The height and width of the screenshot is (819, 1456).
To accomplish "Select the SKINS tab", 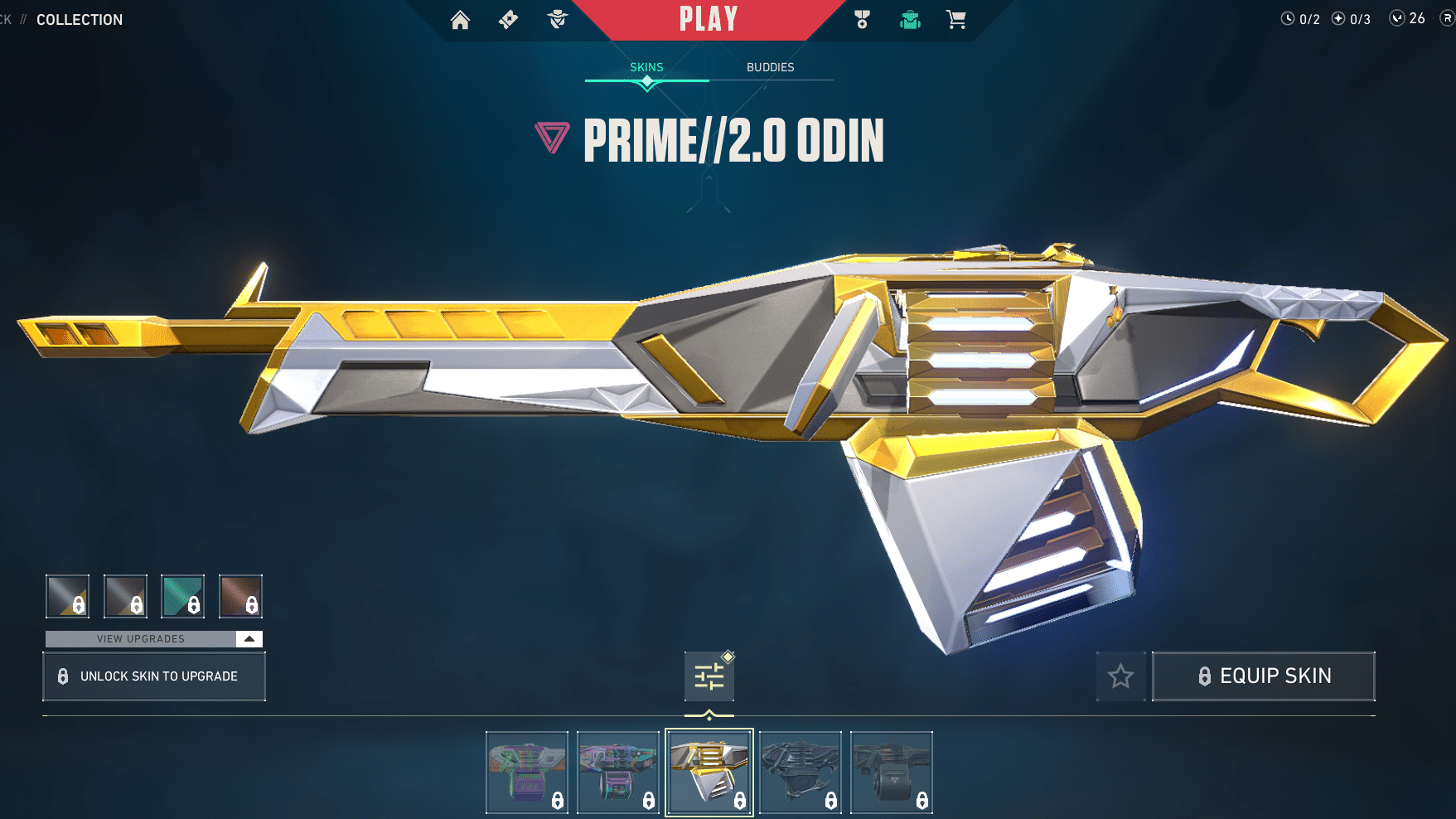I will (x=646, y=67).
